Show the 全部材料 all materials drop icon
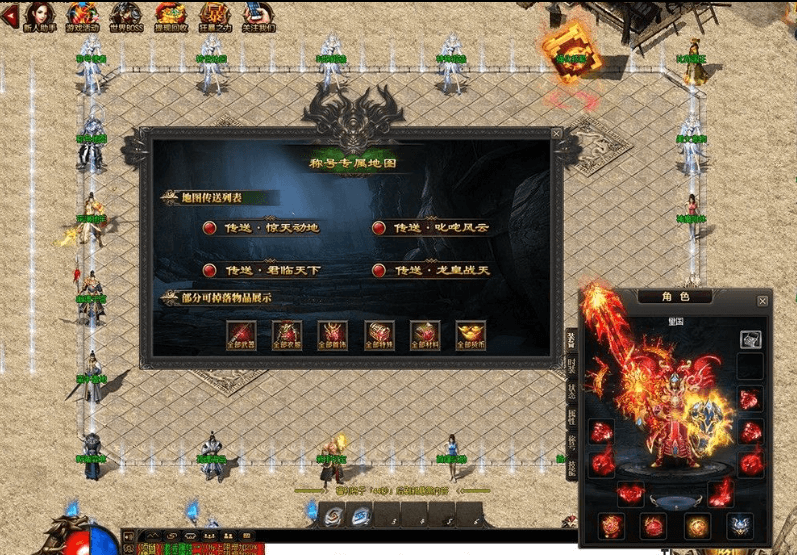The image size is (797, 555). (425, 334)
